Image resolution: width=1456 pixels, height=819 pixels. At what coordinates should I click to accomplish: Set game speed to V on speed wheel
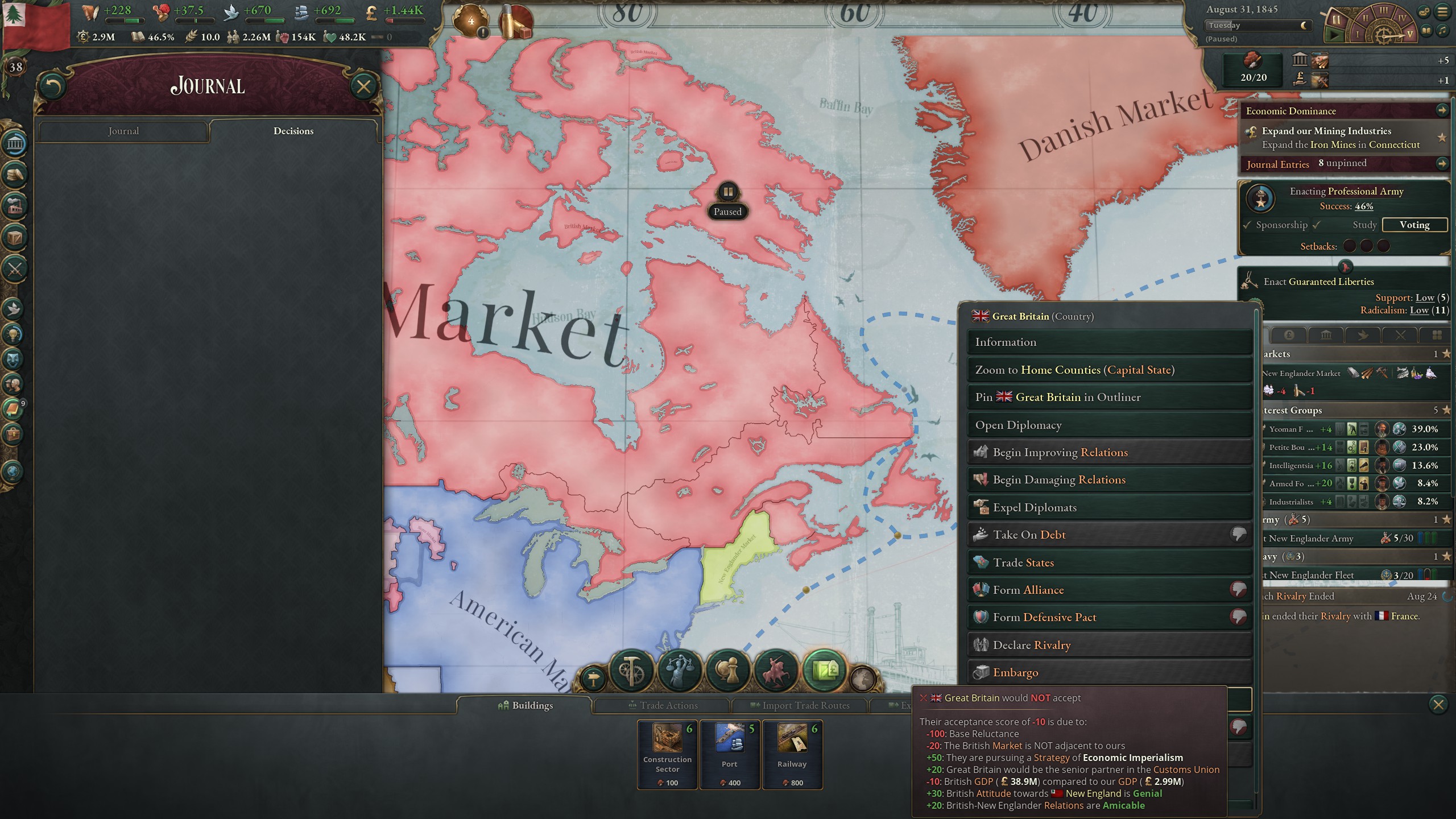tap(1409, 34)
